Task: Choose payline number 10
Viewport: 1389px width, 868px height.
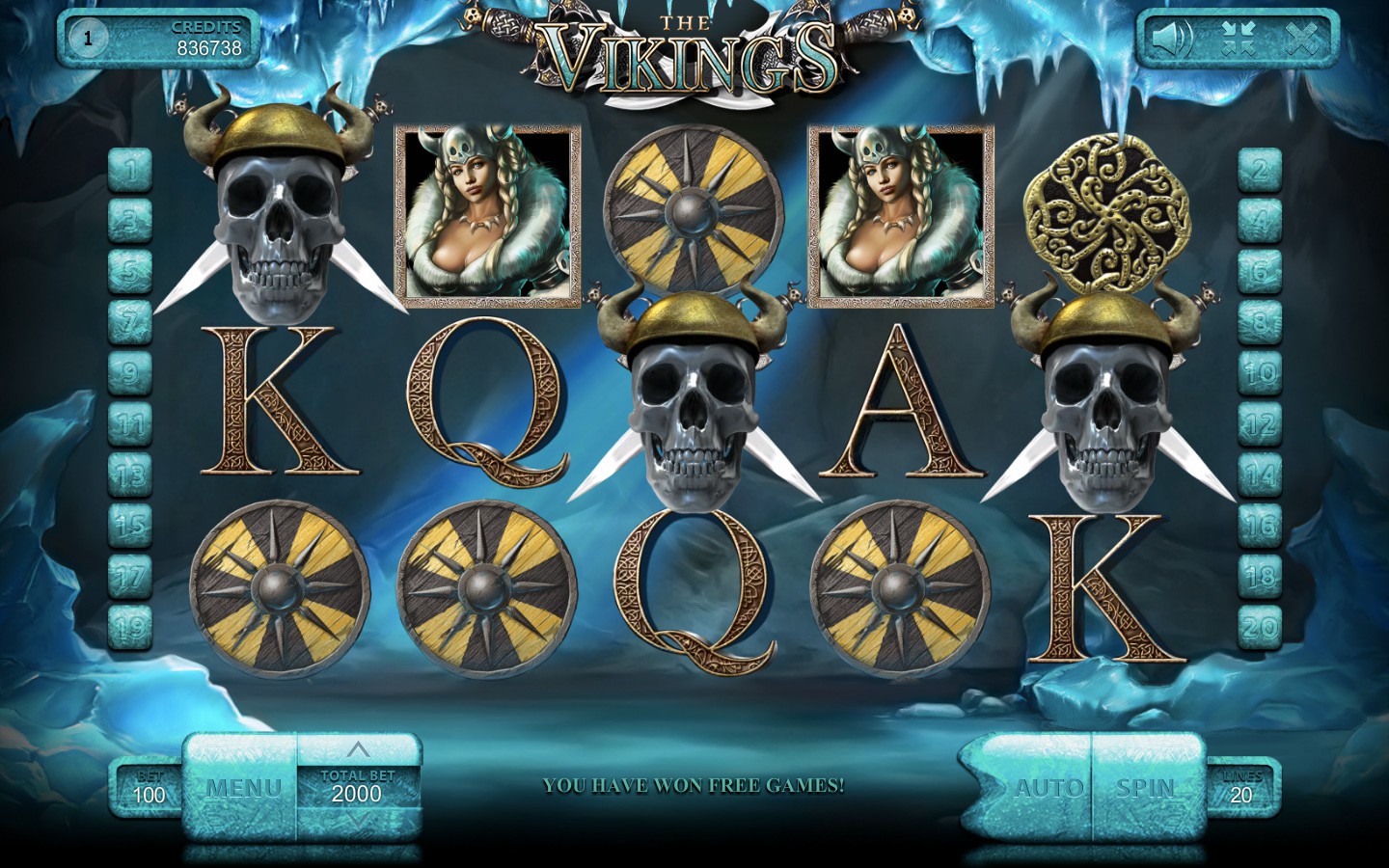Action: (1260, 372)
